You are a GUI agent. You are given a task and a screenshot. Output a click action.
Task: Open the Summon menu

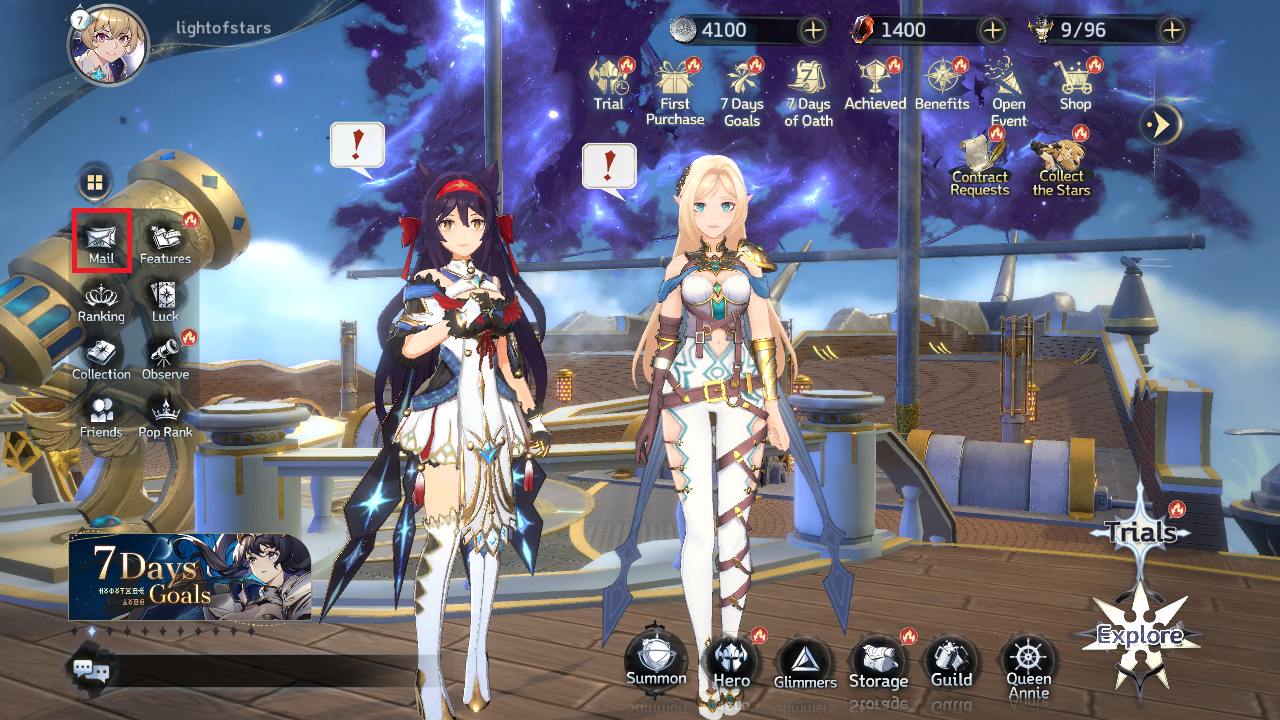[x=656, y=660]
